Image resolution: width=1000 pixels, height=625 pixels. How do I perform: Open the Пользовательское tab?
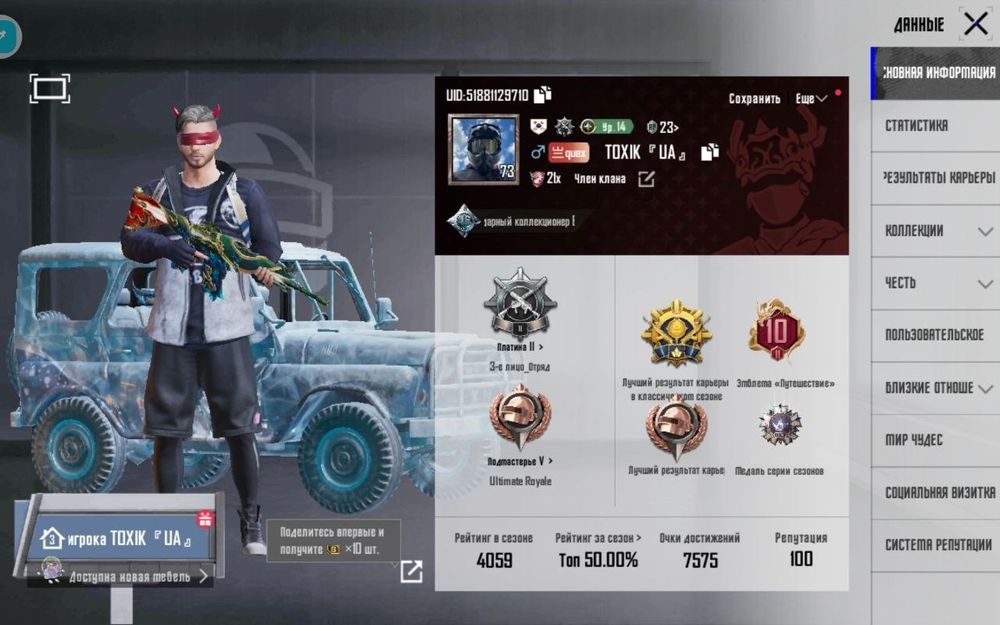click(934, 335)
